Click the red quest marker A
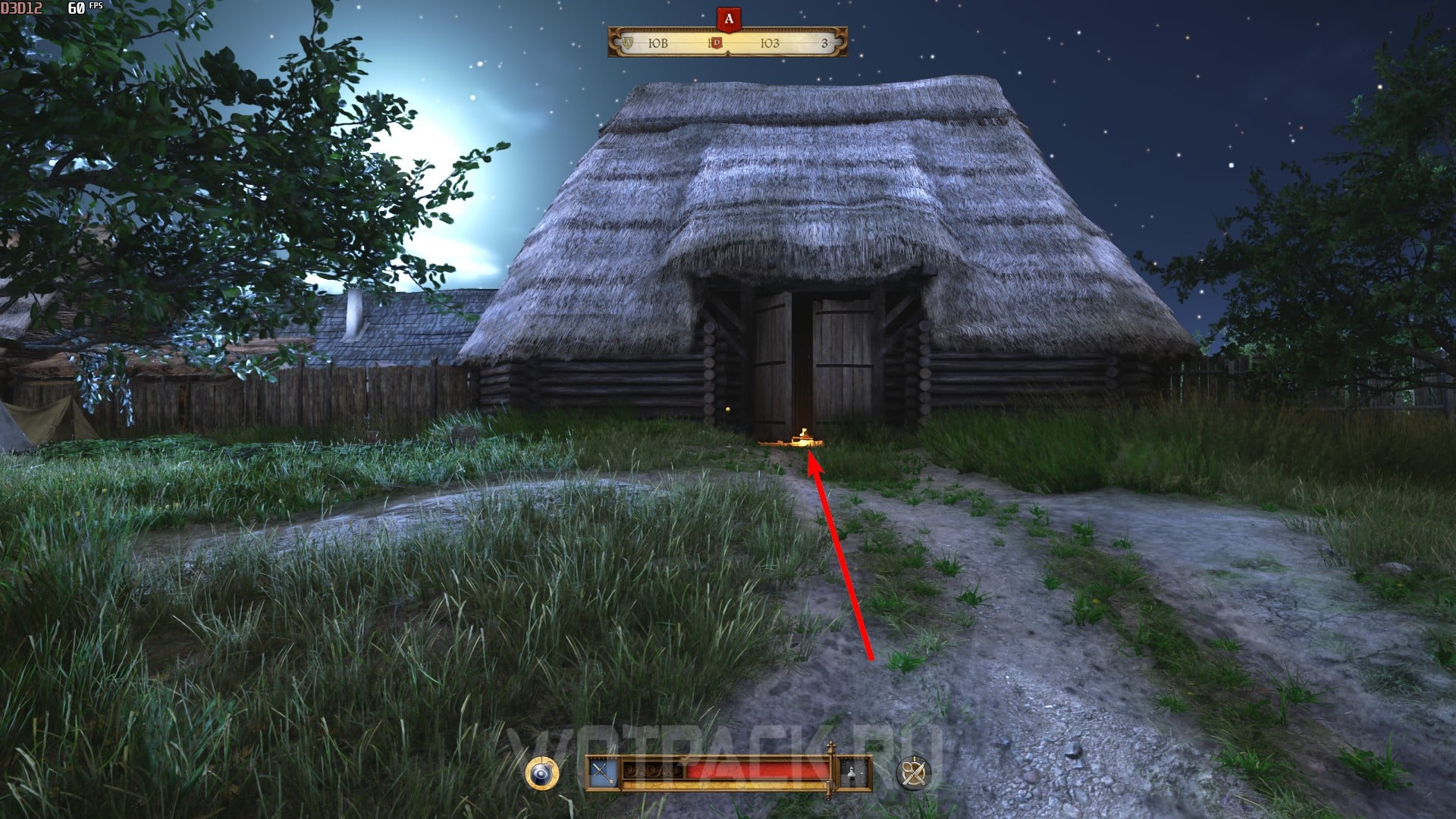 728,20
